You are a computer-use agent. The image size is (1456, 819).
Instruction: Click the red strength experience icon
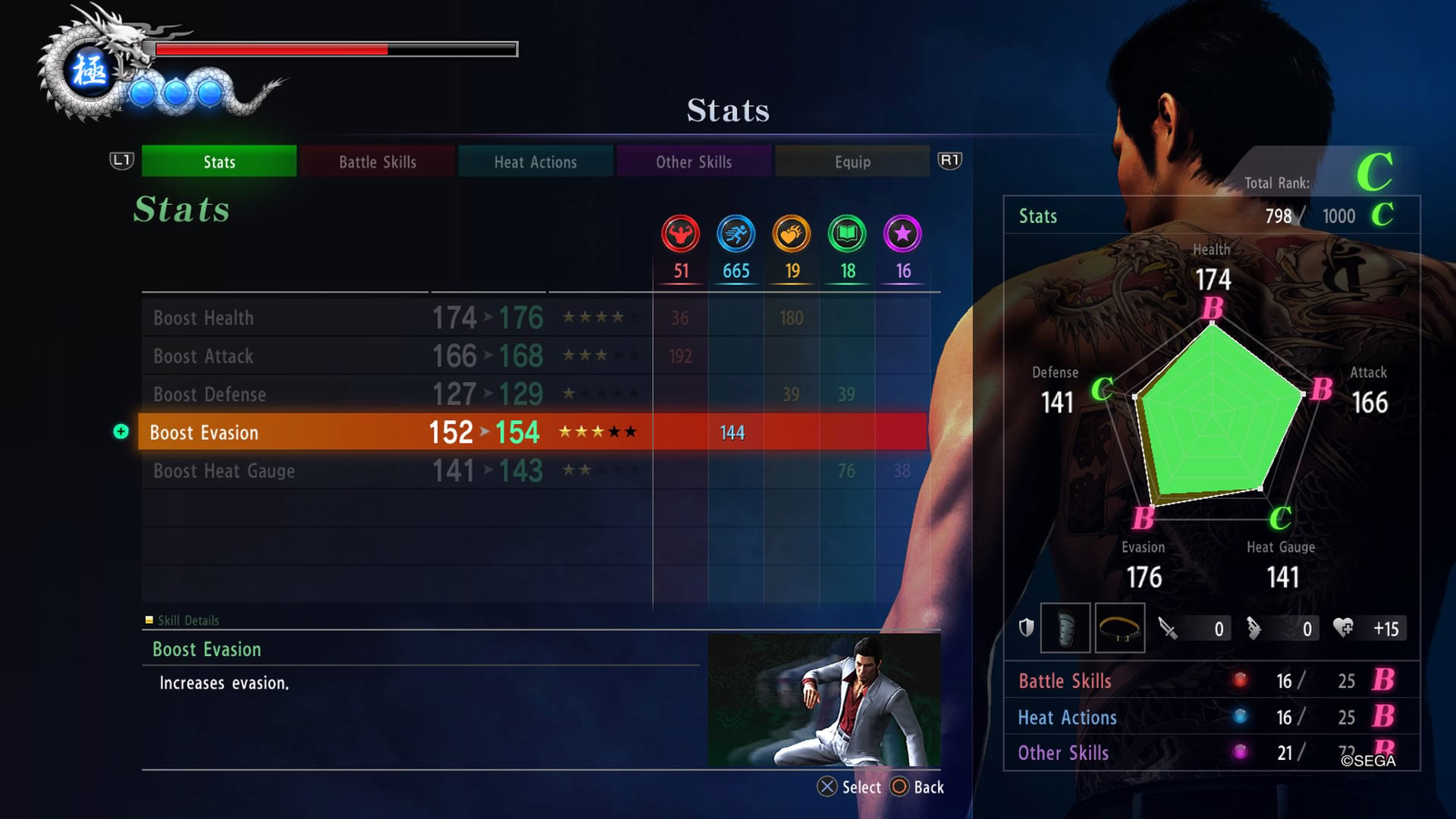click(x=680, y=234)
